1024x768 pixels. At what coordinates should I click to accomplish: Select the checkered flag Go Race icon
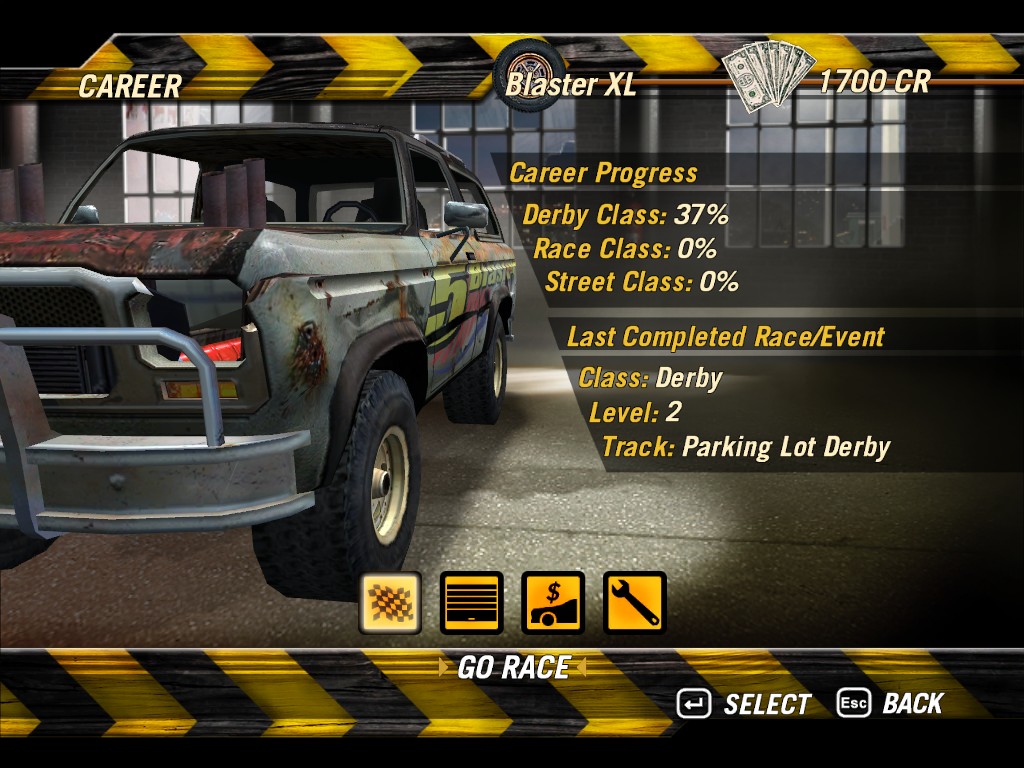click(x=390, y=602)
